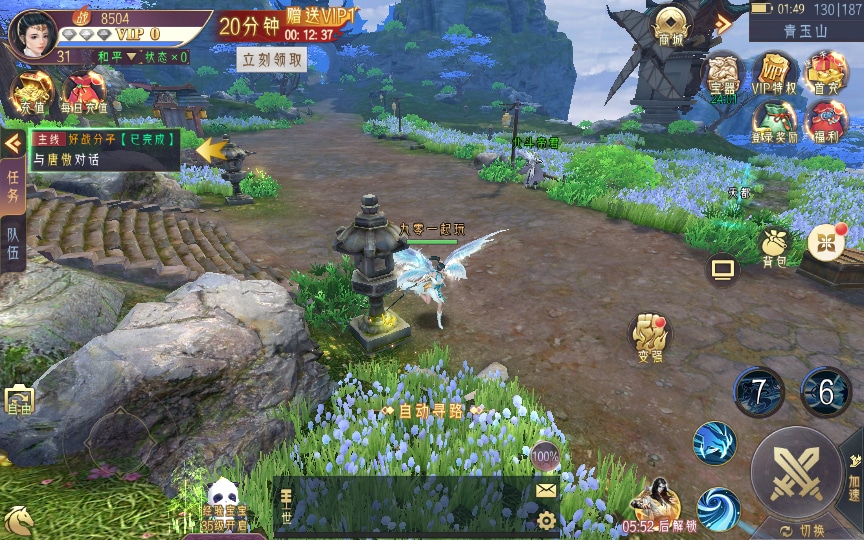Click the player portrait avatar
Screen dimensions: 864x540
click(33, 32)
